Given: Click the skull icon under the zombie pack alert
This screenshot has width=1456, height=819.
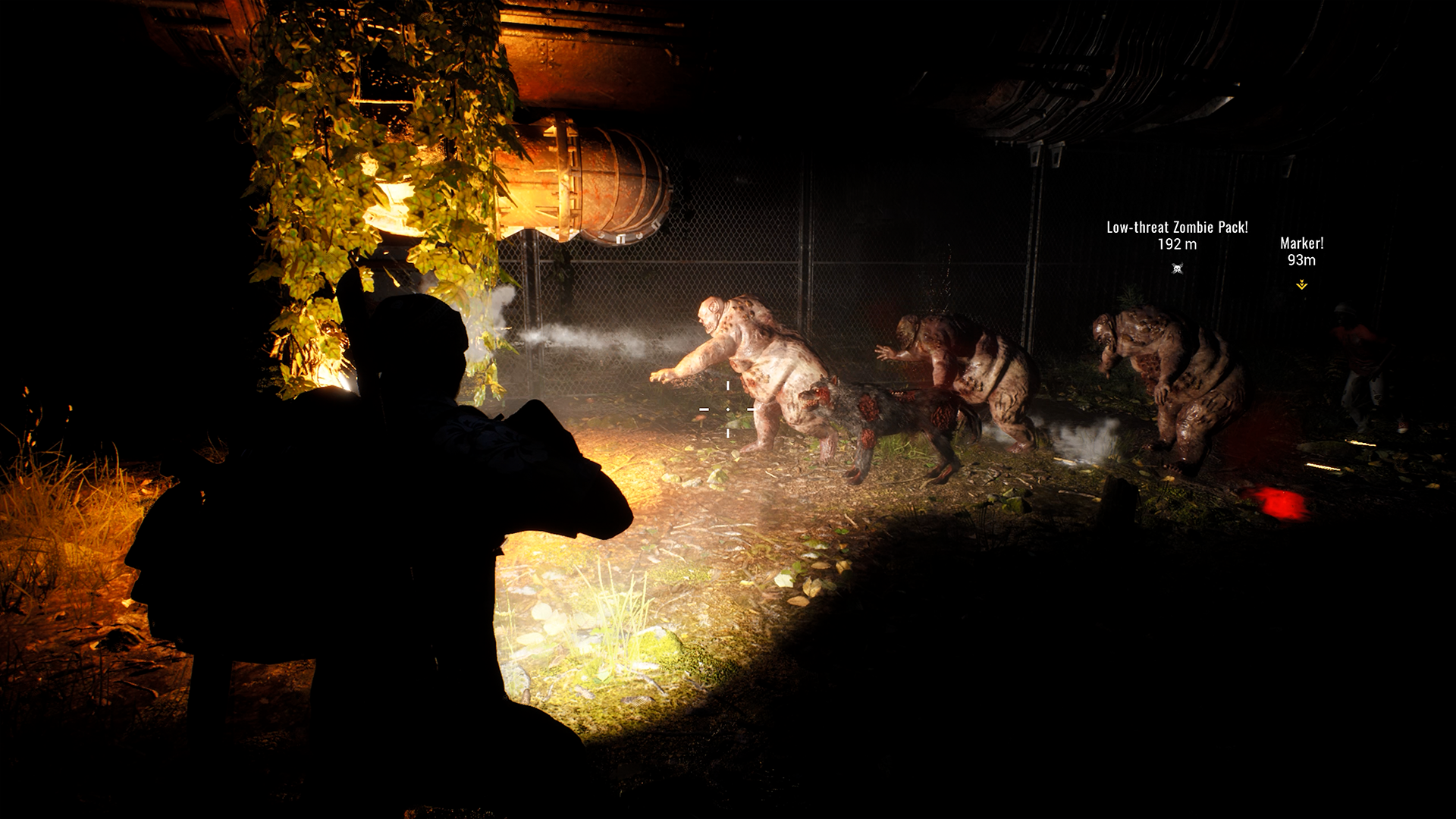Looking at the screenshot, I should click(1178, 268).
